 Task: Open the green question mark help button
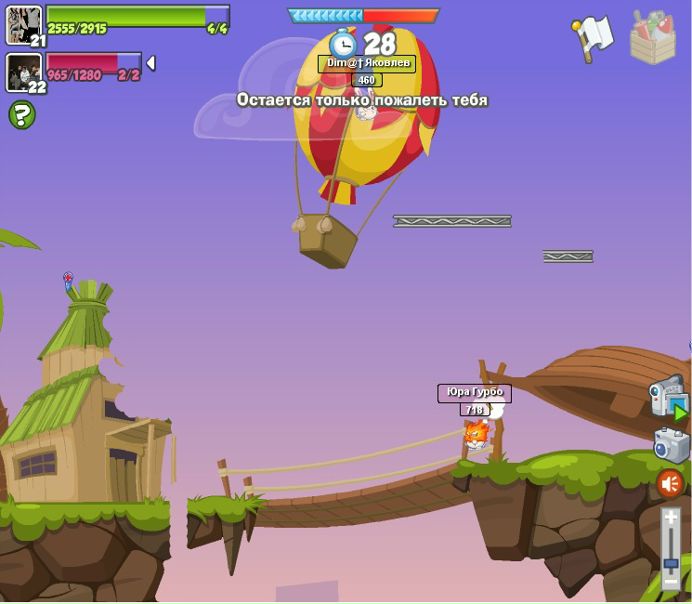[x=22, y=115]
